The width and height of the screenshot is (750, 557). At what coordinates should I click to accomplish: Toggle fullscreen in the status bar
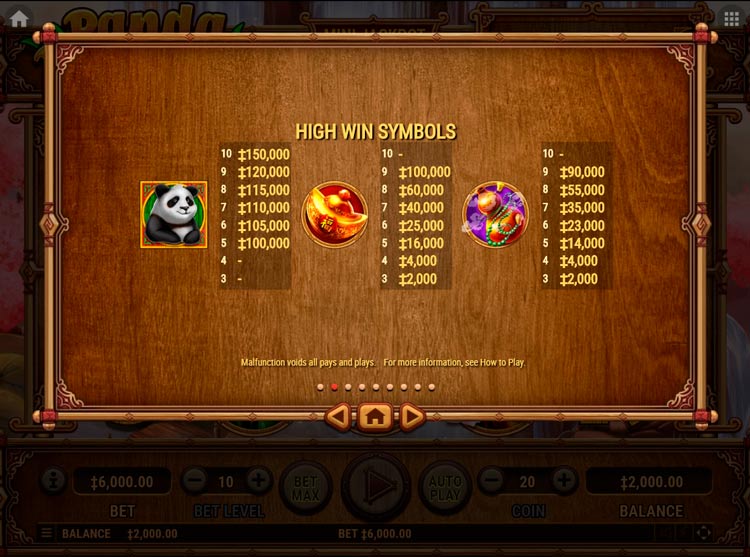(x=703, y=534)
